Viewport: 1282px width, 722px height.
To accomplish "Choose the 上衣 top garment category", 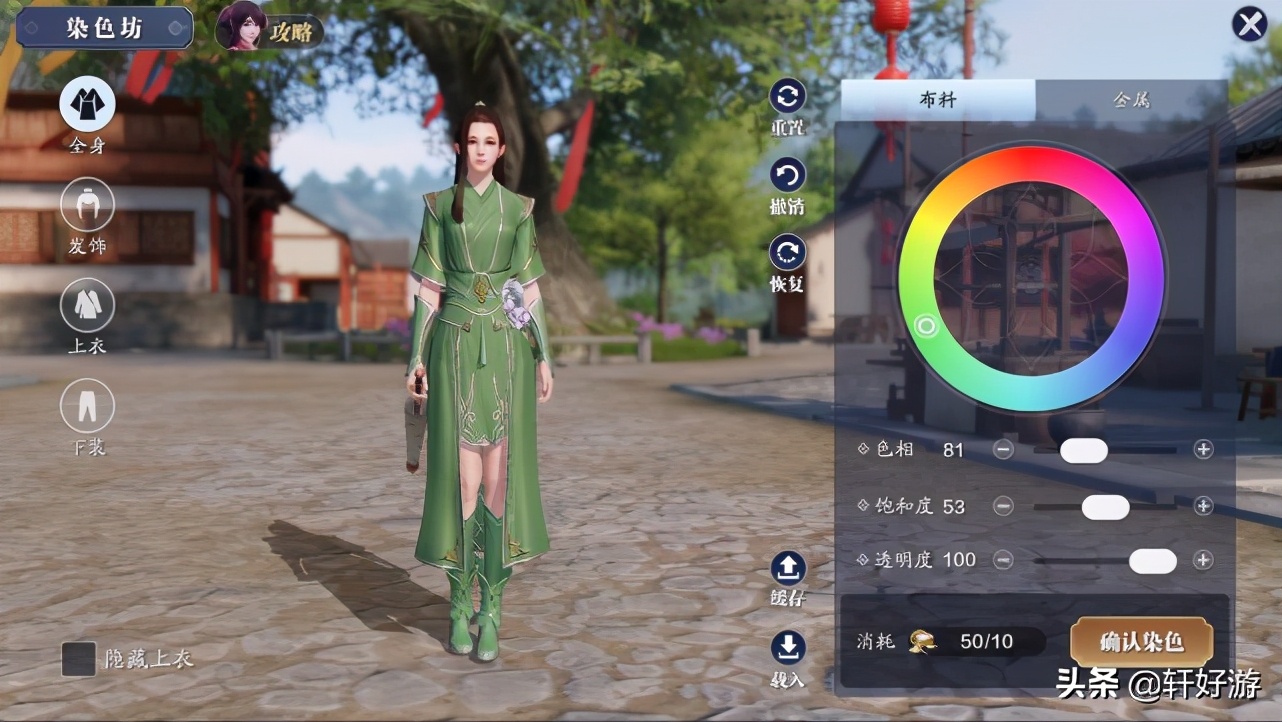I will [87, 305].
